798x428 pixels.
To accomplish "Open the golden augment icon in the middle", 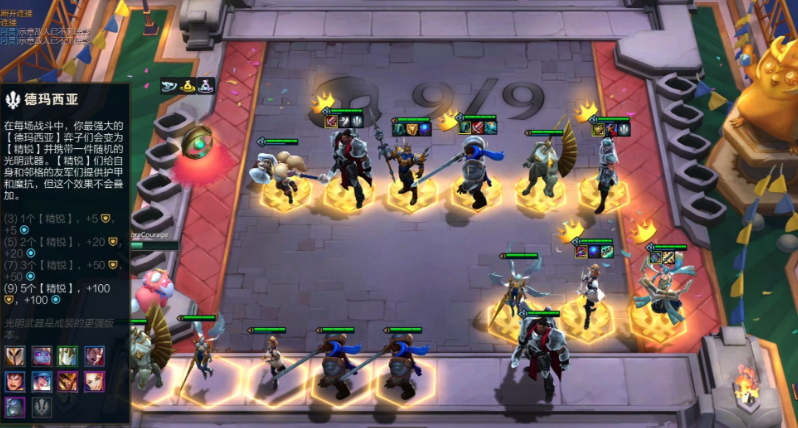I will point(187,84).
